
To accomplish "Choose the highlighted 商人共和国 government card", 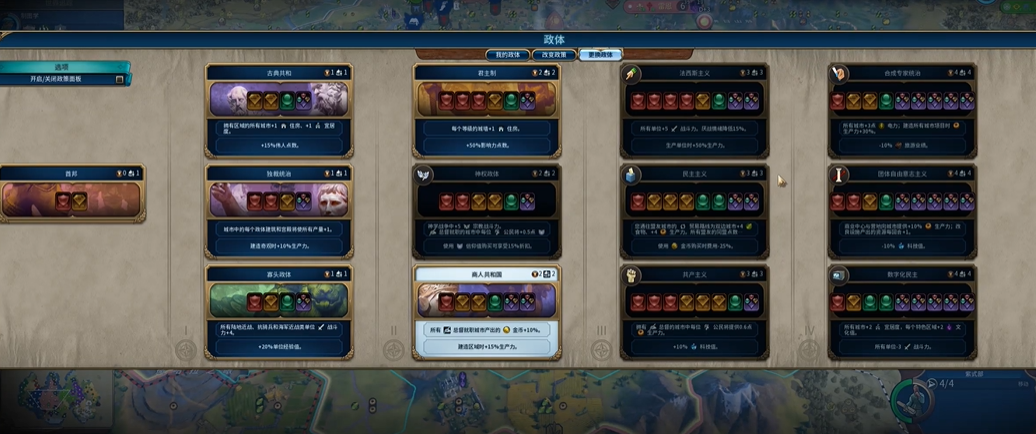I will pyautogui.click(x=487, y=310).
